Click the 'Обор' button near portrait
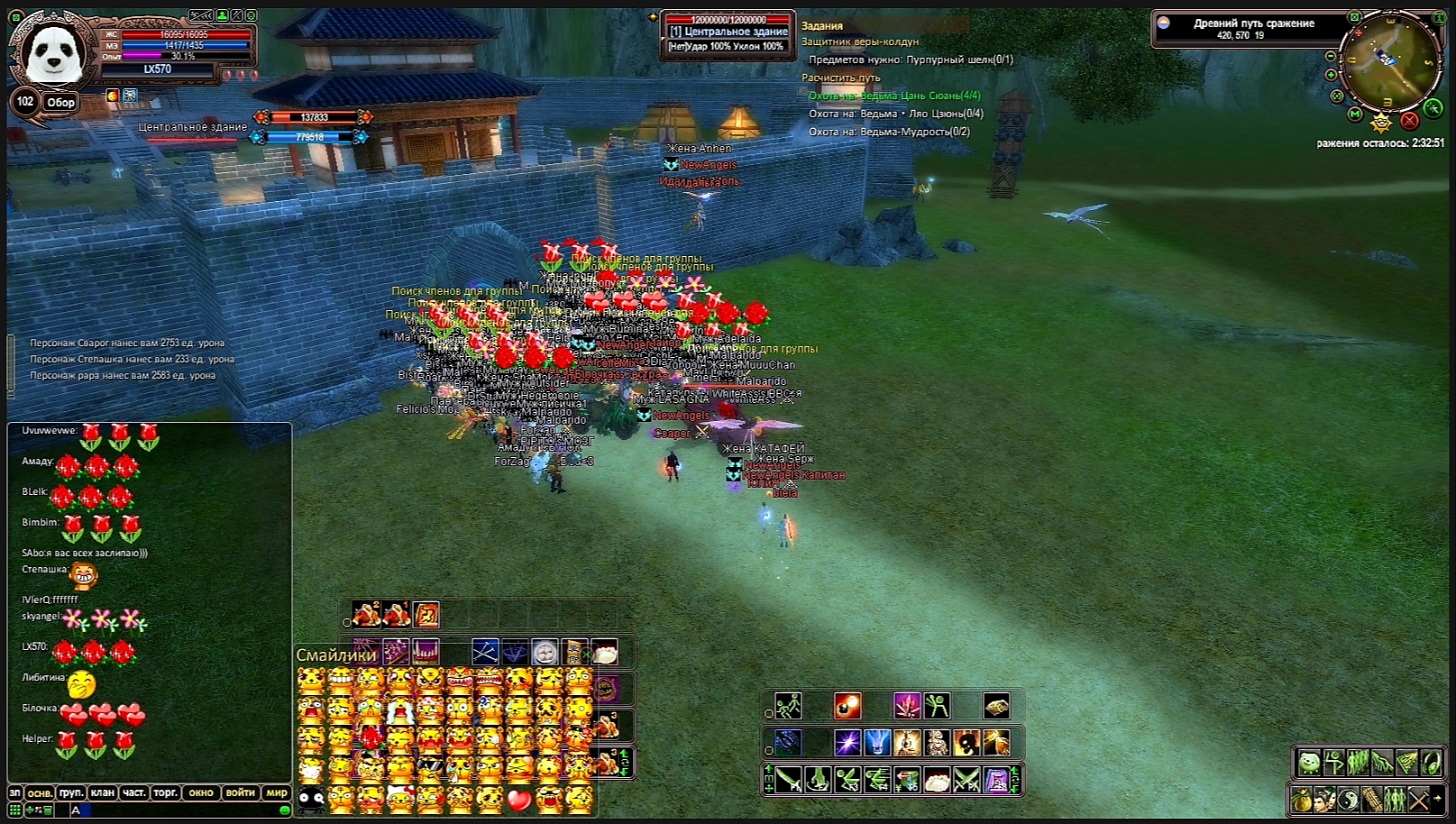Screen dimensions: 1456x824 click(x=60, y=103)
